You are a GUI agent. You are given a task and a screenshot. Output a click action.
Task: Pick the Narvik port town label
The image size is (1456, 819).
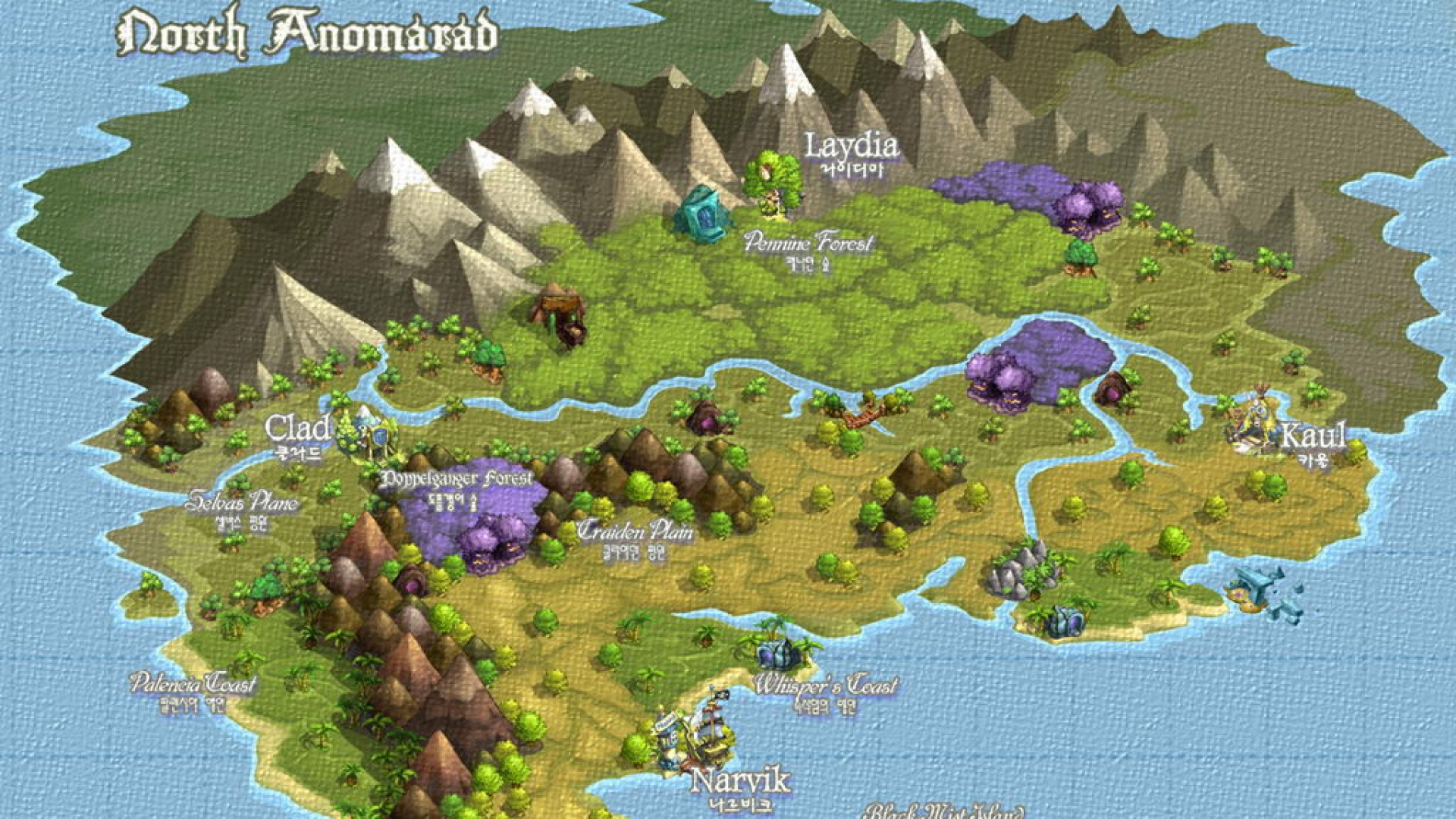(x=740, y=781)
